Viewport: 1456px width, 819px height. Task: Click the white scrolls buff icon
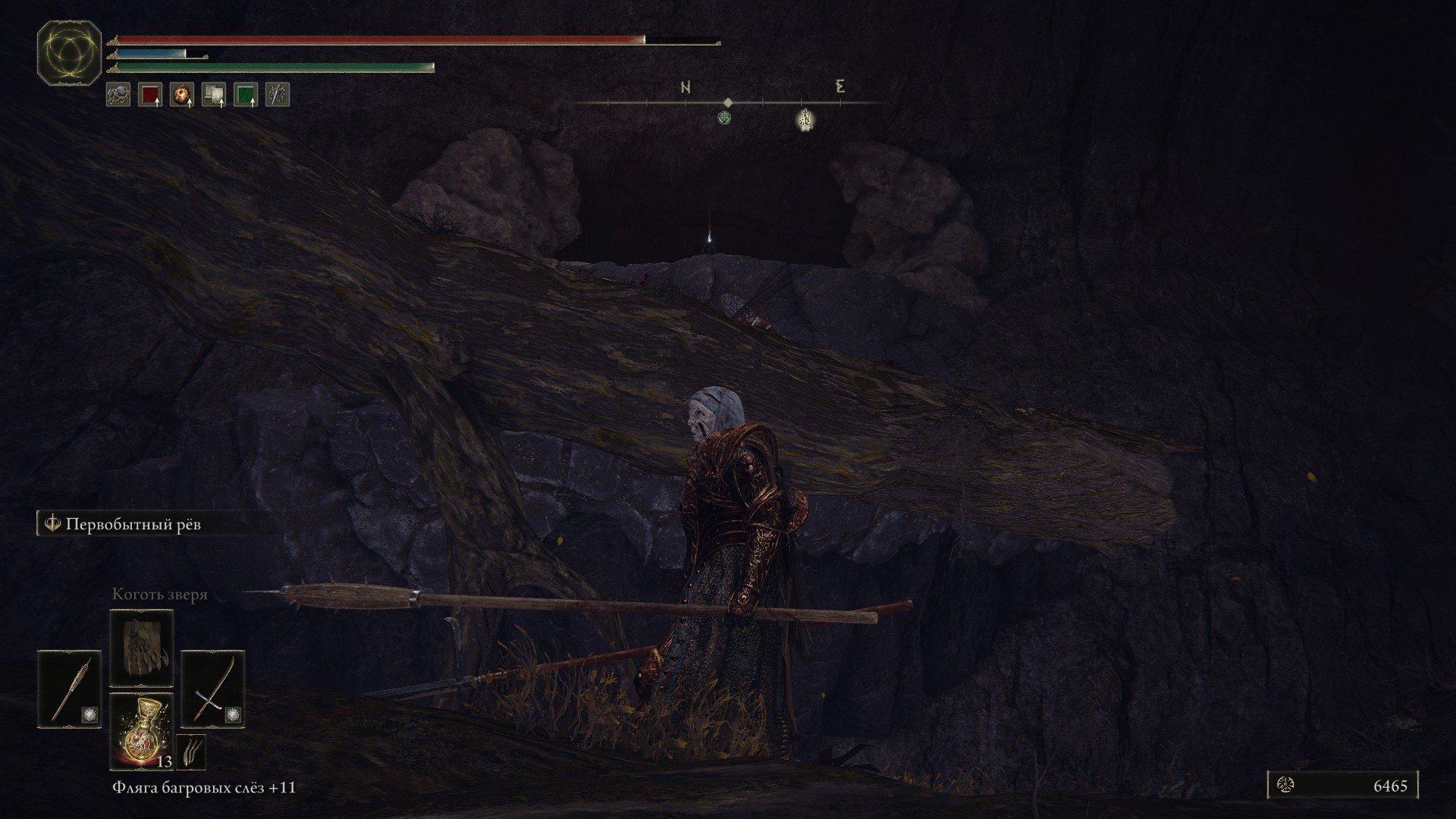[x=214, y=94]
